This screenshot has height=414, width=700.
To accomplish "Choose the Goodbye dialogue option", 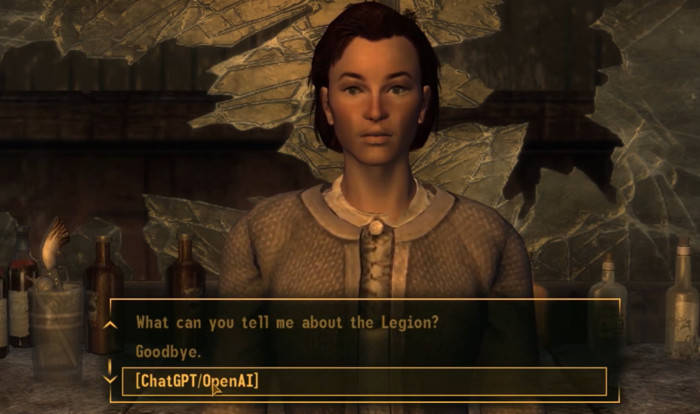I will [168, 352].
